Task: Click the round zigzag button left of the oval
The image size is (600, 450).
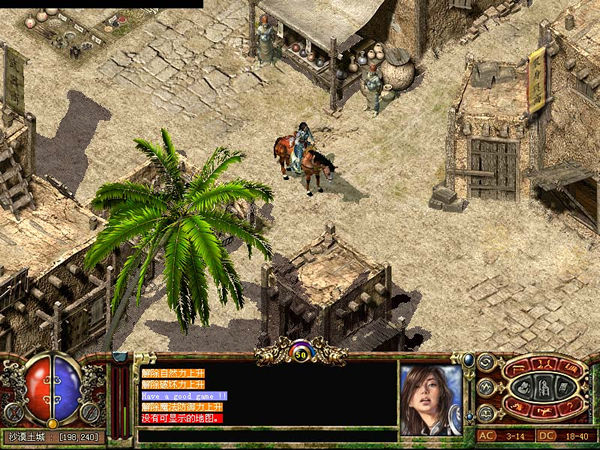Action: coord(485,387)
